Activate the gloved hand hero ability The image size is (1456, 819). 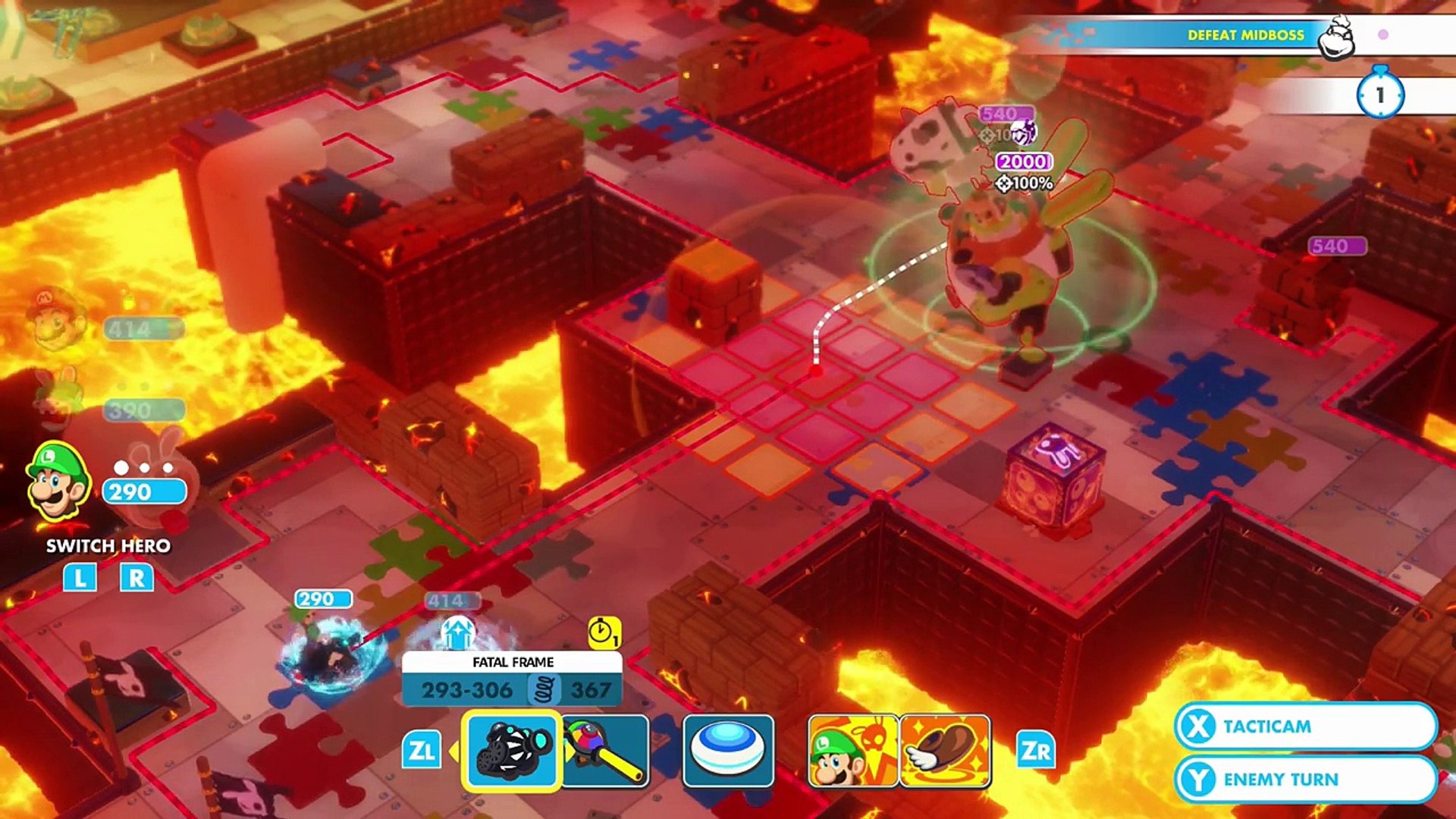(945, 751)
